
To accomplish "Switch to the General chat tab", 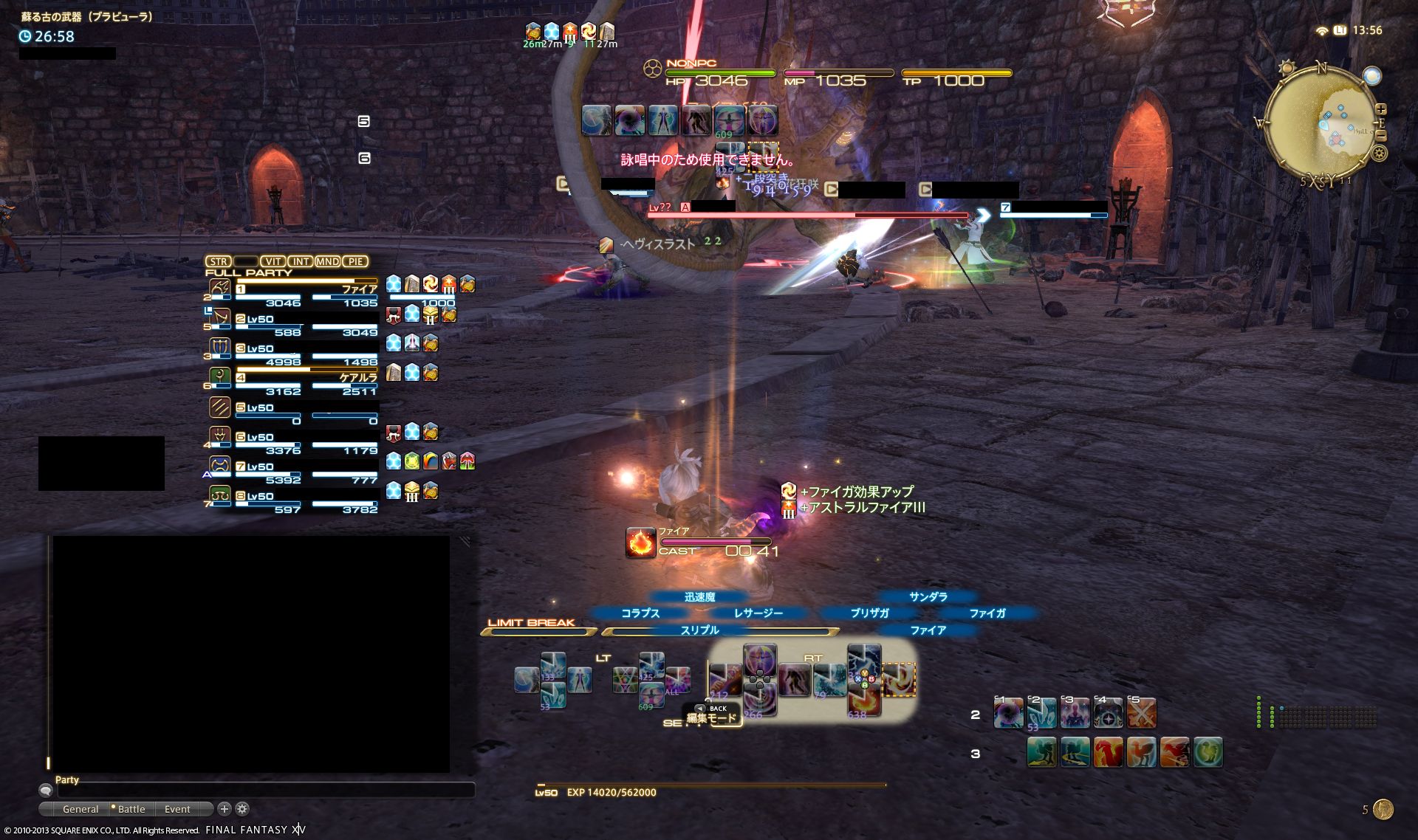I will click(x=81, y=808).
